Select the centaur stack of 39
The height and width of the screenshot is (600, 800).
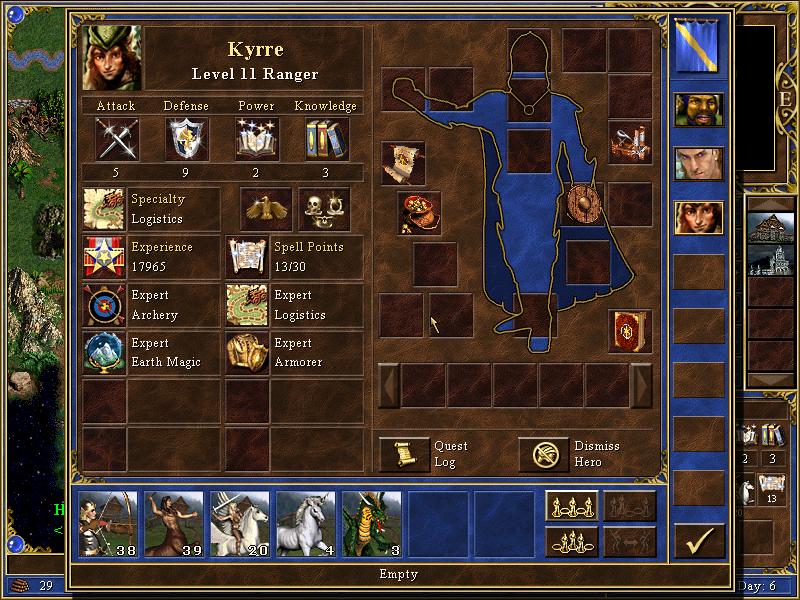click(x=174, y=523)
